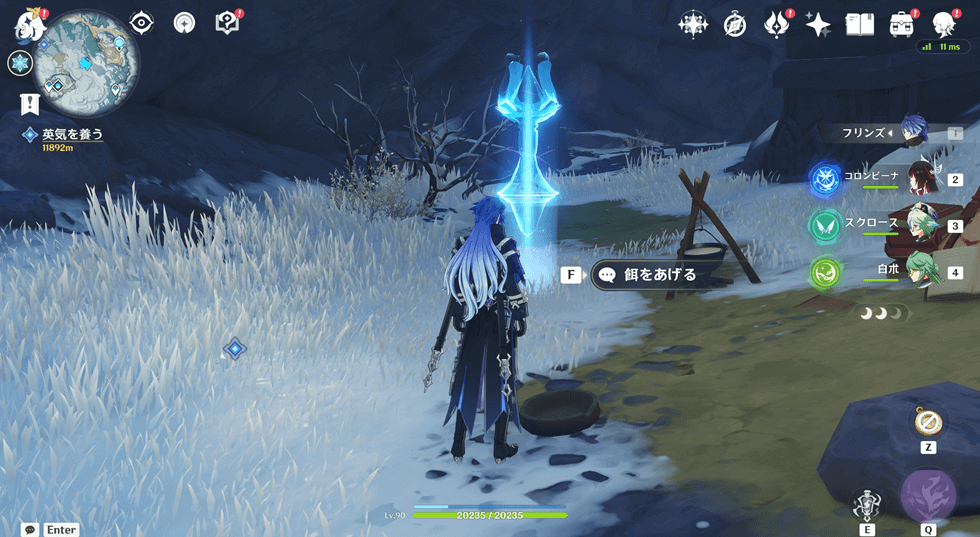Open the chat box speech bubble
The width and height of the screenshot is (980, 537).
coord(30,529)
